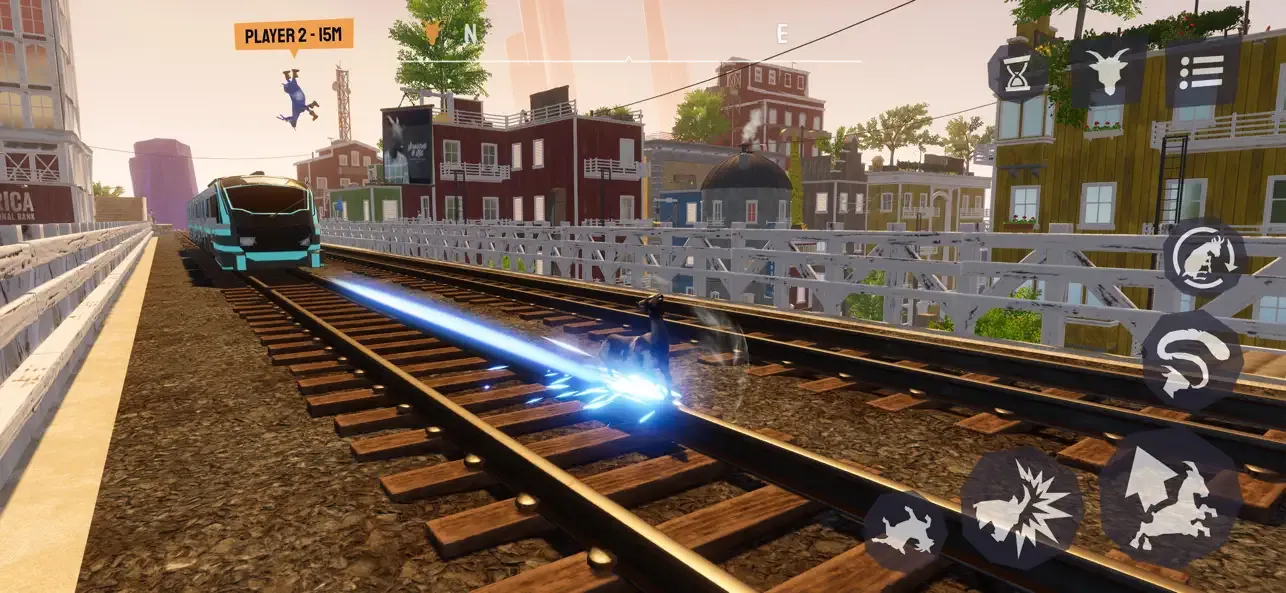Tap the hourglass slow-motion button
The image size is (1286, 593).
click(x=1018, y=73)
